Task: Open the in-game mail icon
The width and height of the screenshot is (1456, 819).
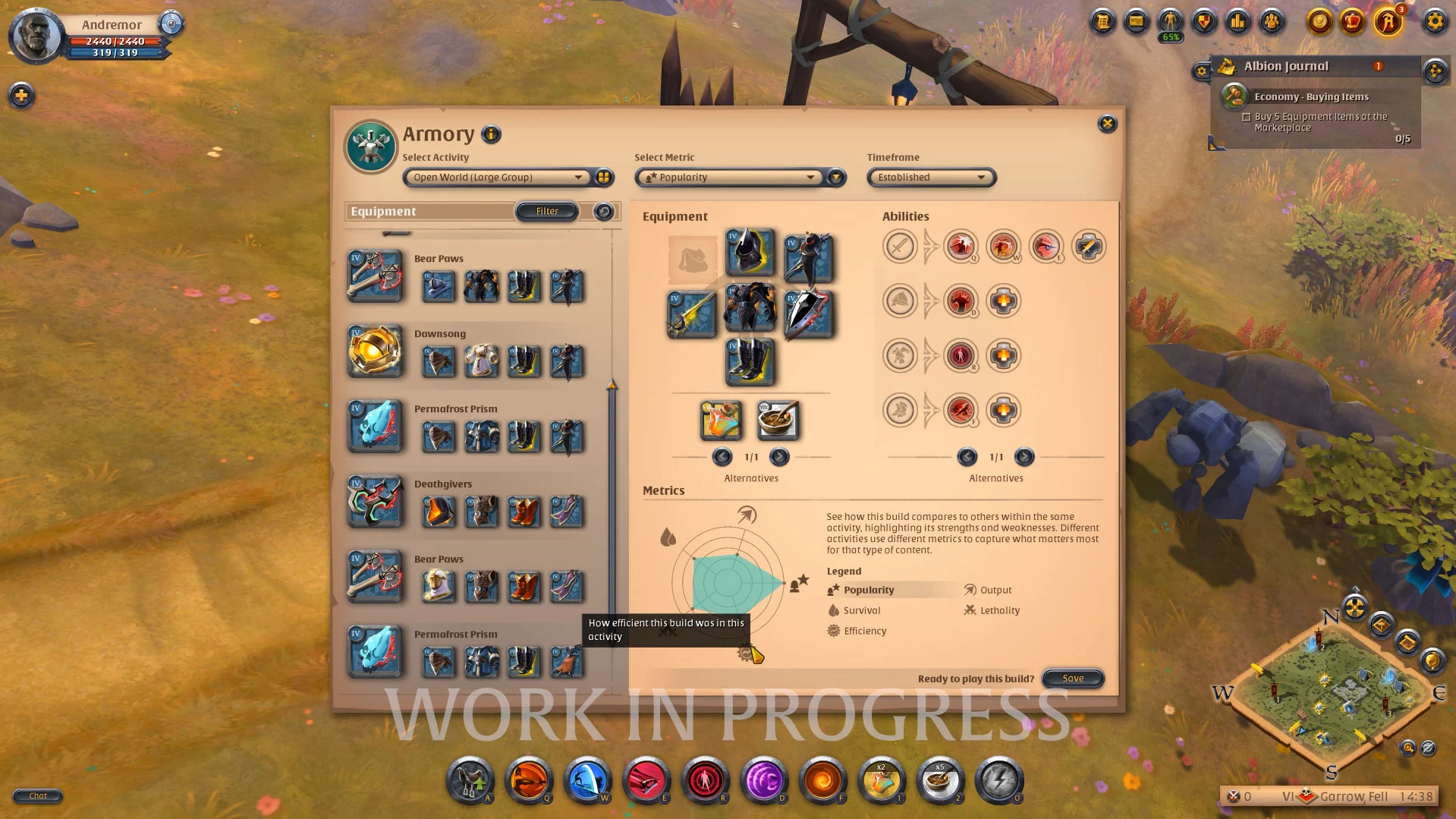Action: tap(1135, 23)
